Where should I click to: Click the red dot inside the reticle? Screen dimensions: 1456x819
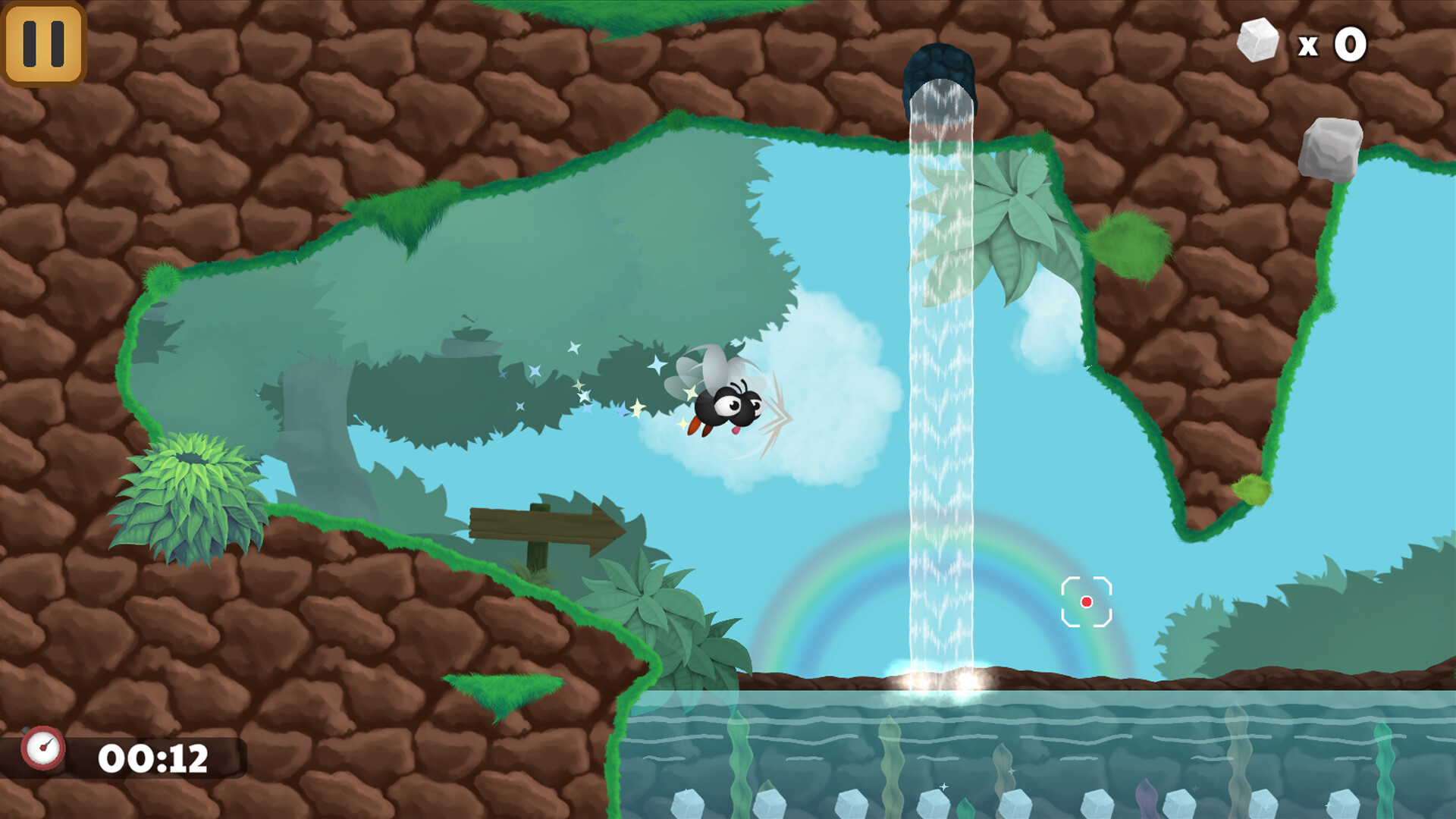1087,603
